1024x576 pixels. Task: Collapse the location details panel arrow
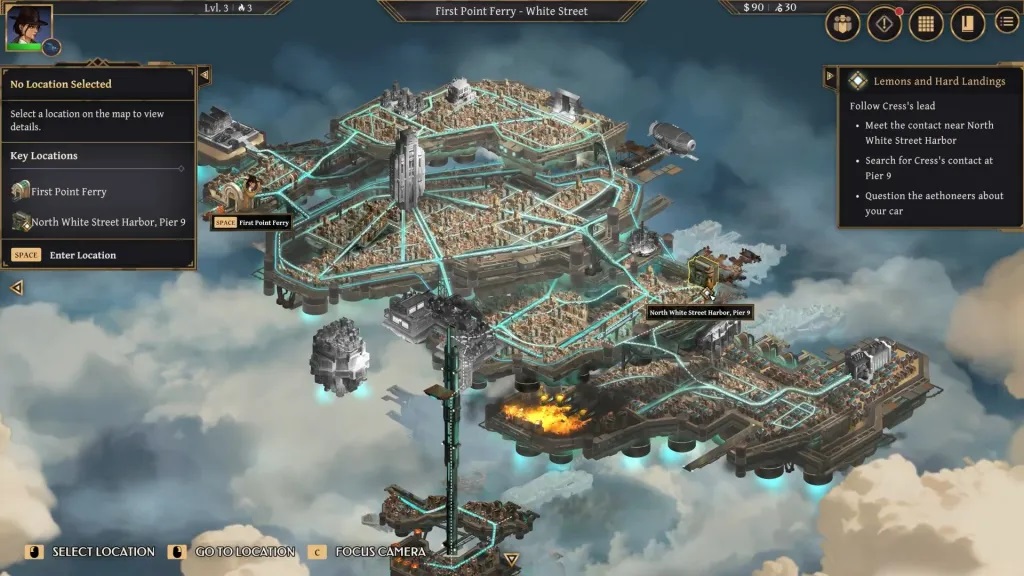point(204,75)
